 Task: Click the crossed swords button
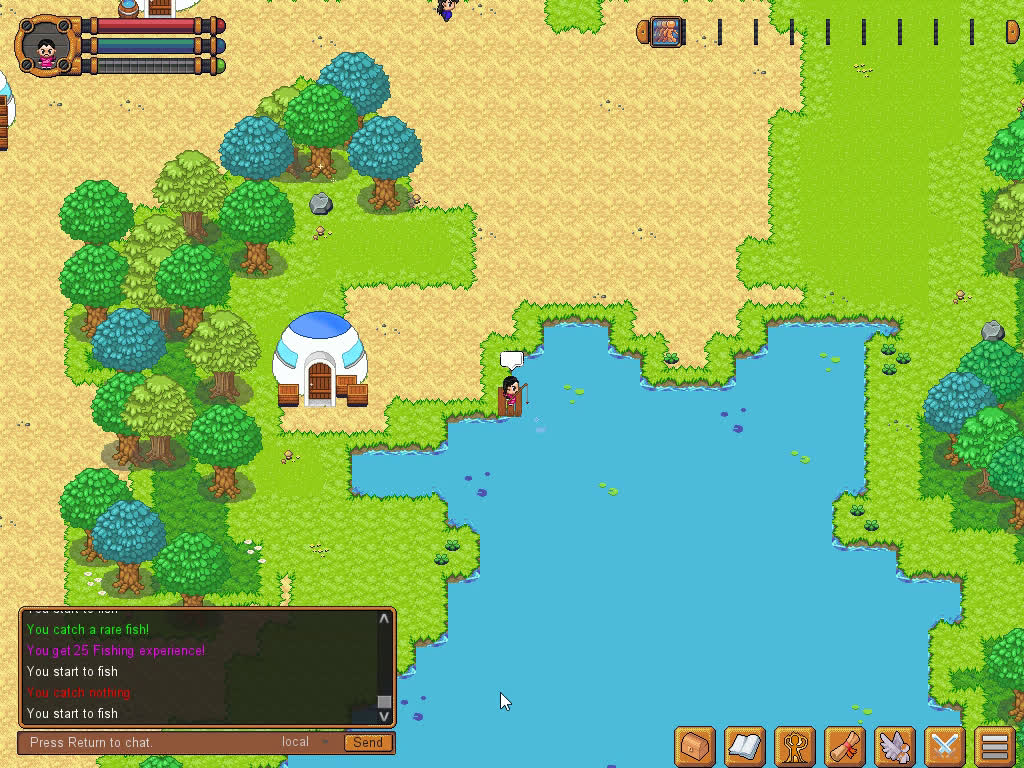tap(945, 746)
